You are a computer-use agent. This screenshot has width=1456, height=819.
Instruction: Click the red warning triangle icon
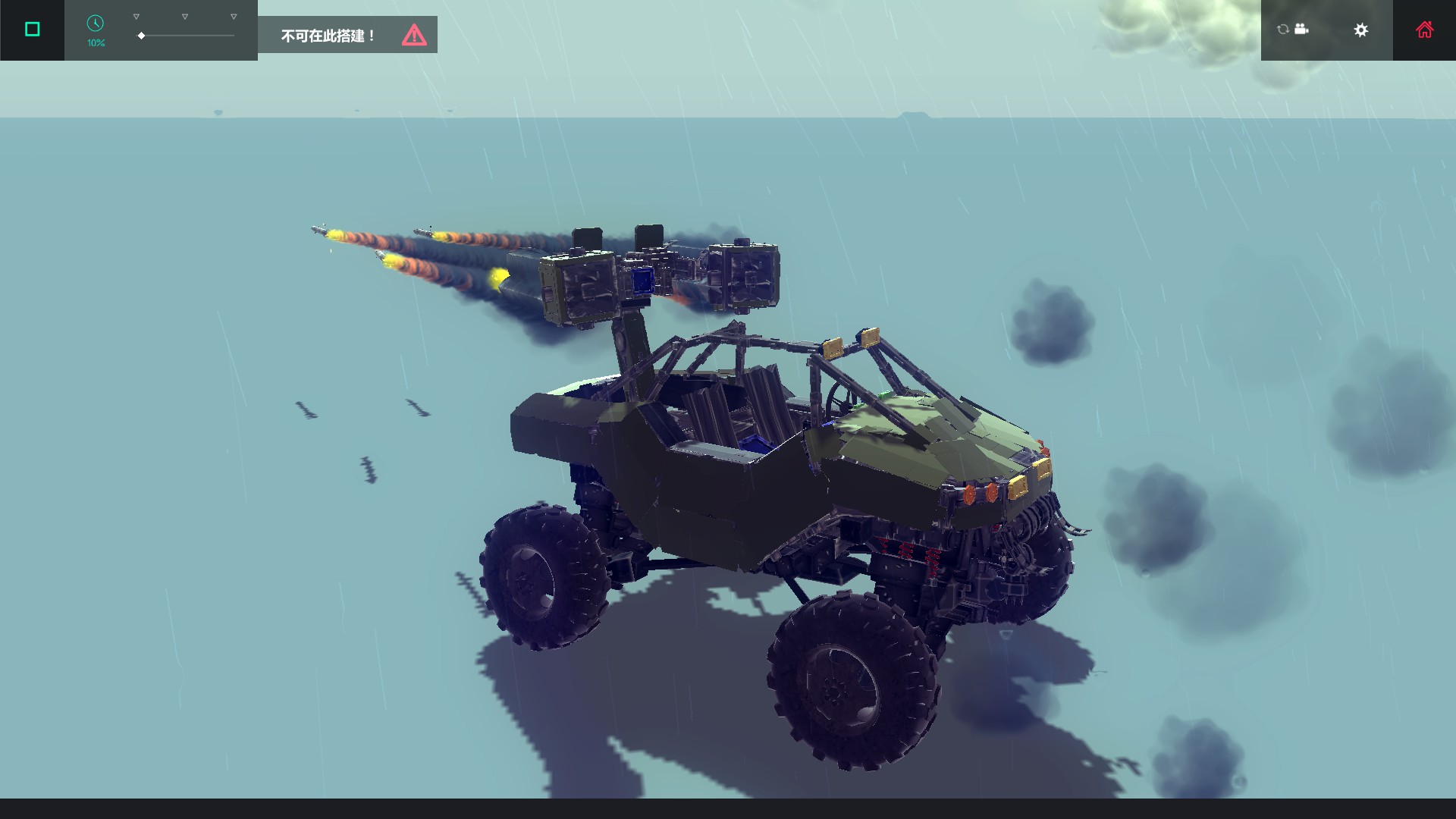tap(413, 34)
